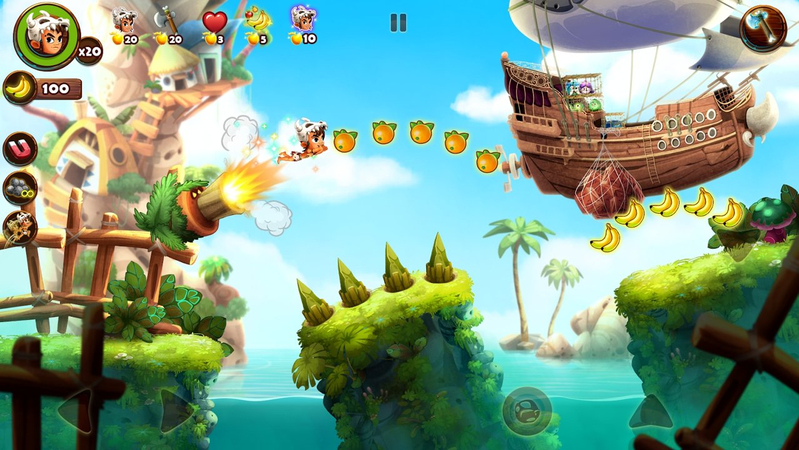Viewport: 799px width, 450px height.
Task: Activate the caveman slingshot power-up
Action: 19,228
